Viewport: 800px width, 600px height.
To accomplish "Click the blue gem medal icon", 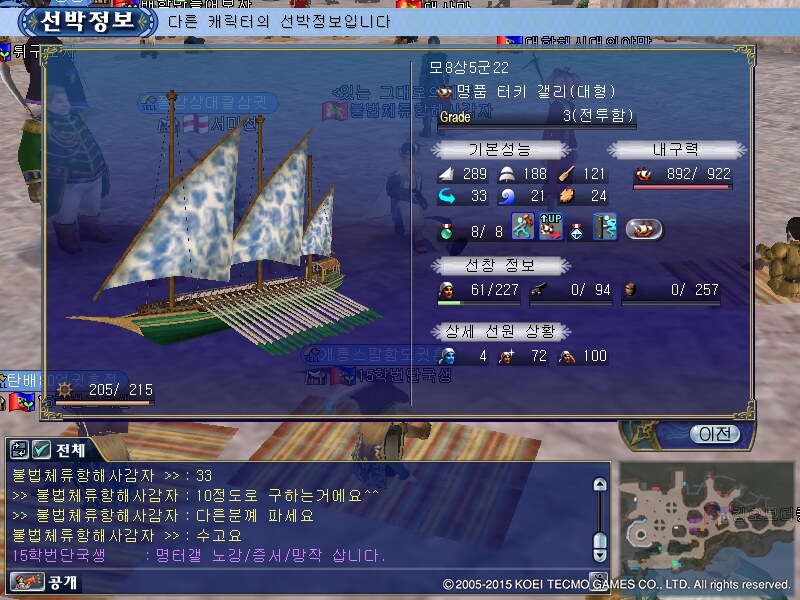I will (x=578, y=227).
